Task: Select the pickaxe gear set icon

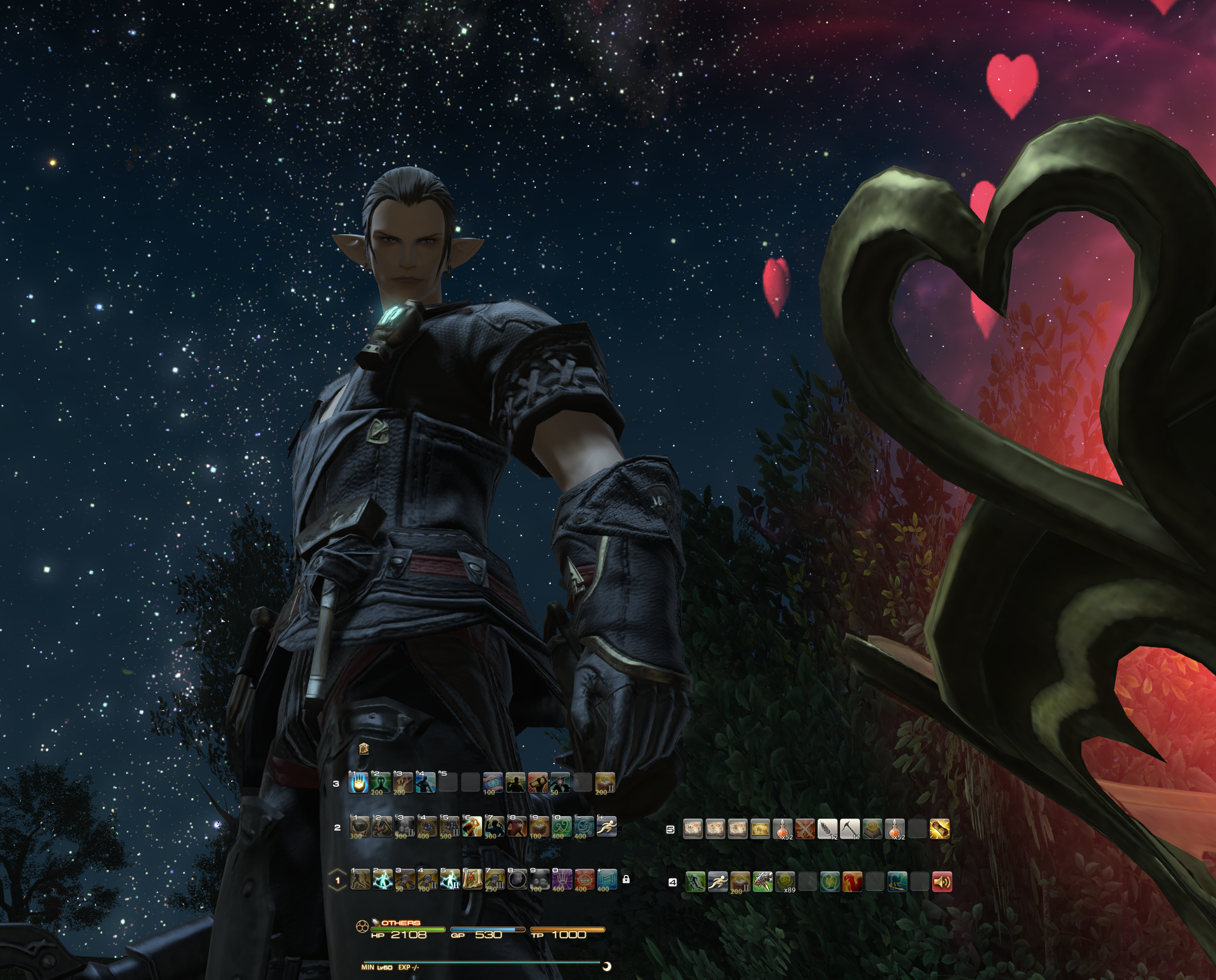Action: (x=849, y=829)
